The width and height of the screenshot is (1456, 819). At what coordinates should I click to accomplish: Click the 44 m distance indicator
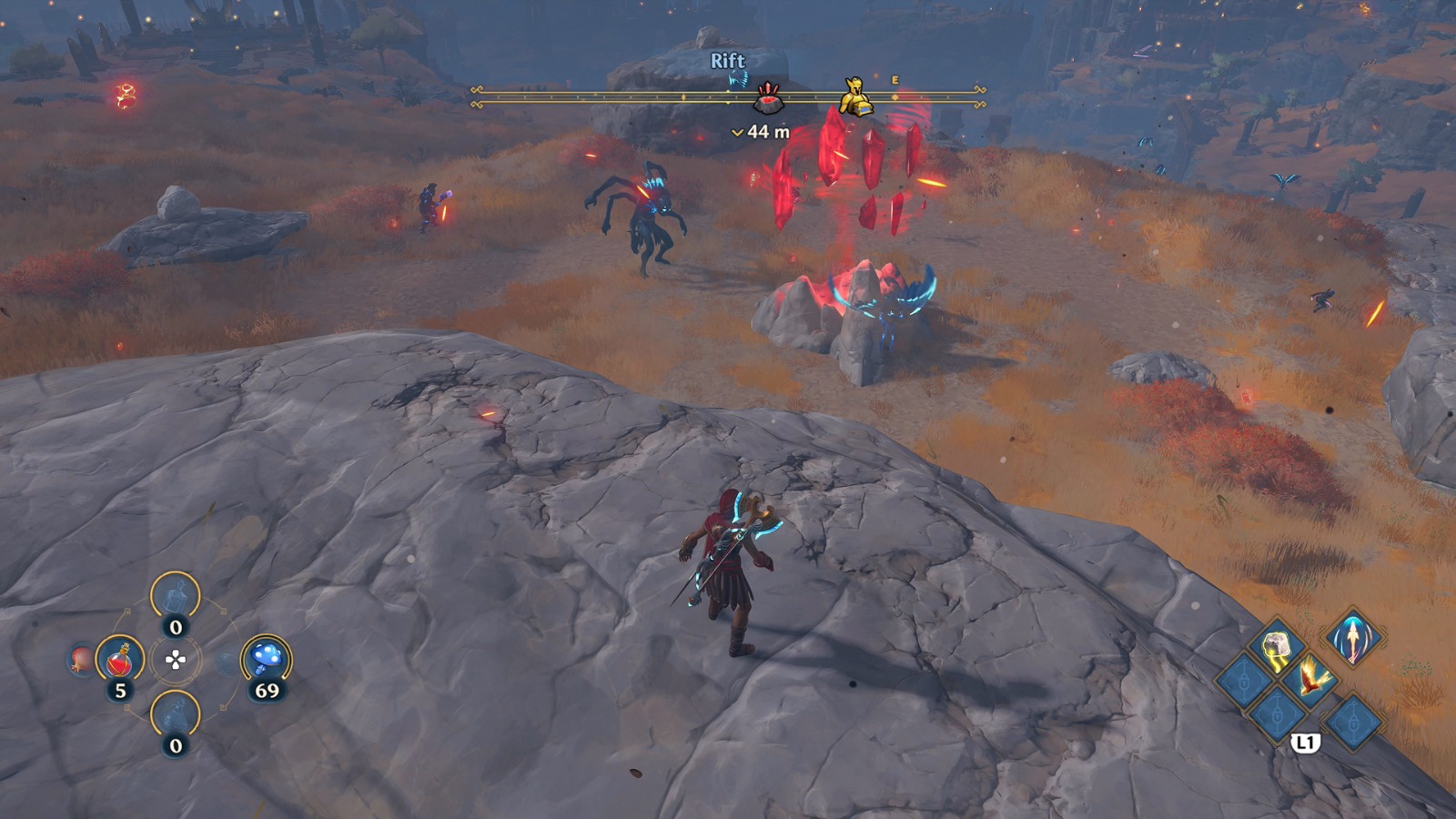pyautogui.click(x=768, y=132)
